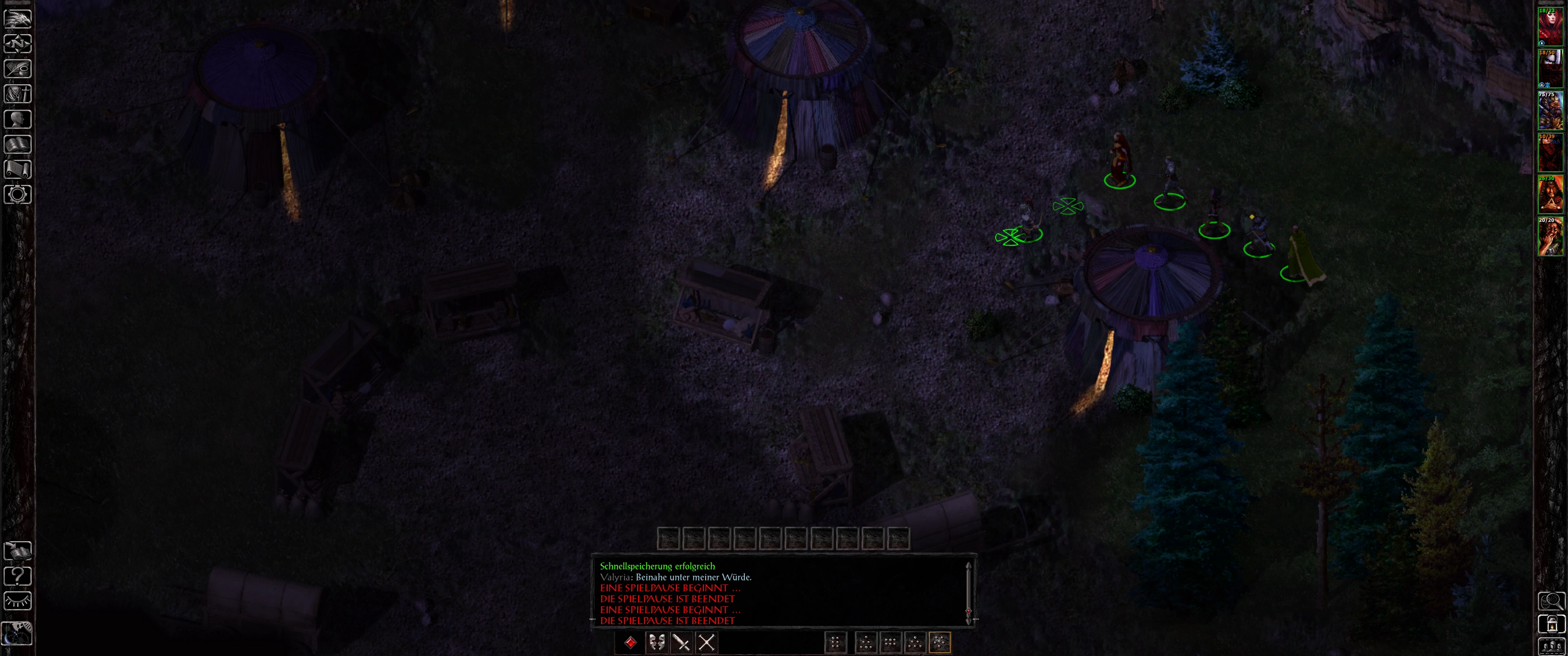This screenshot has height=656, width=1568.
Task: Select the red-hooded woman portrait with 18/23 HP
Action: 1550,27
